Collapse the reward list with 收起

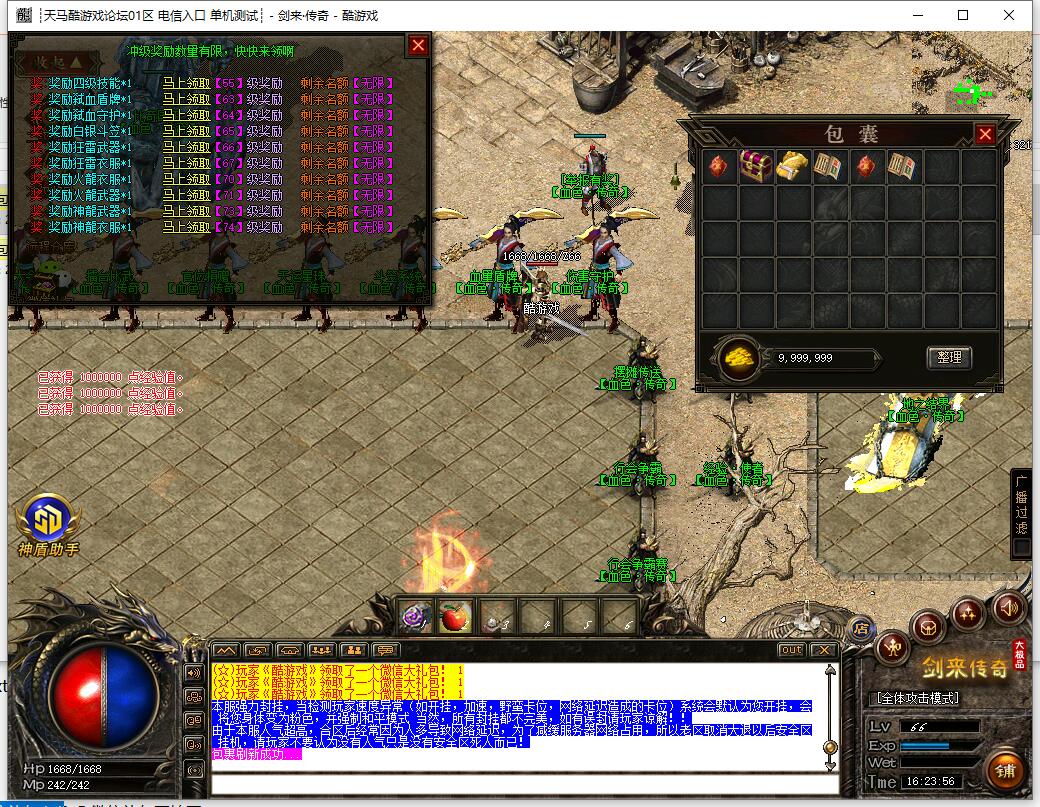pos(54,63)
